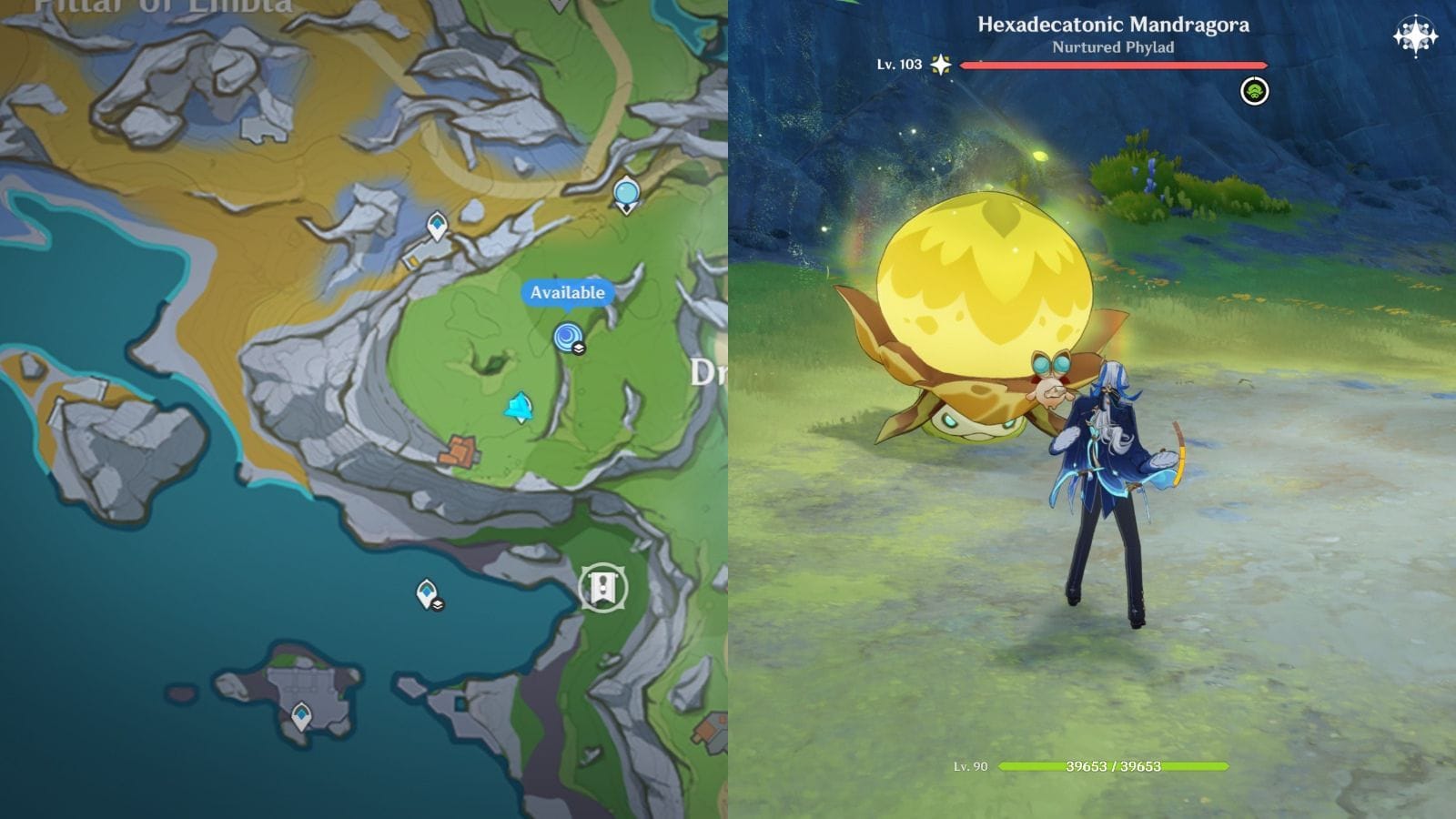1456x819 pixels.
Task: Choose the teleport waypoint on the small island
Action: (301, 716)
